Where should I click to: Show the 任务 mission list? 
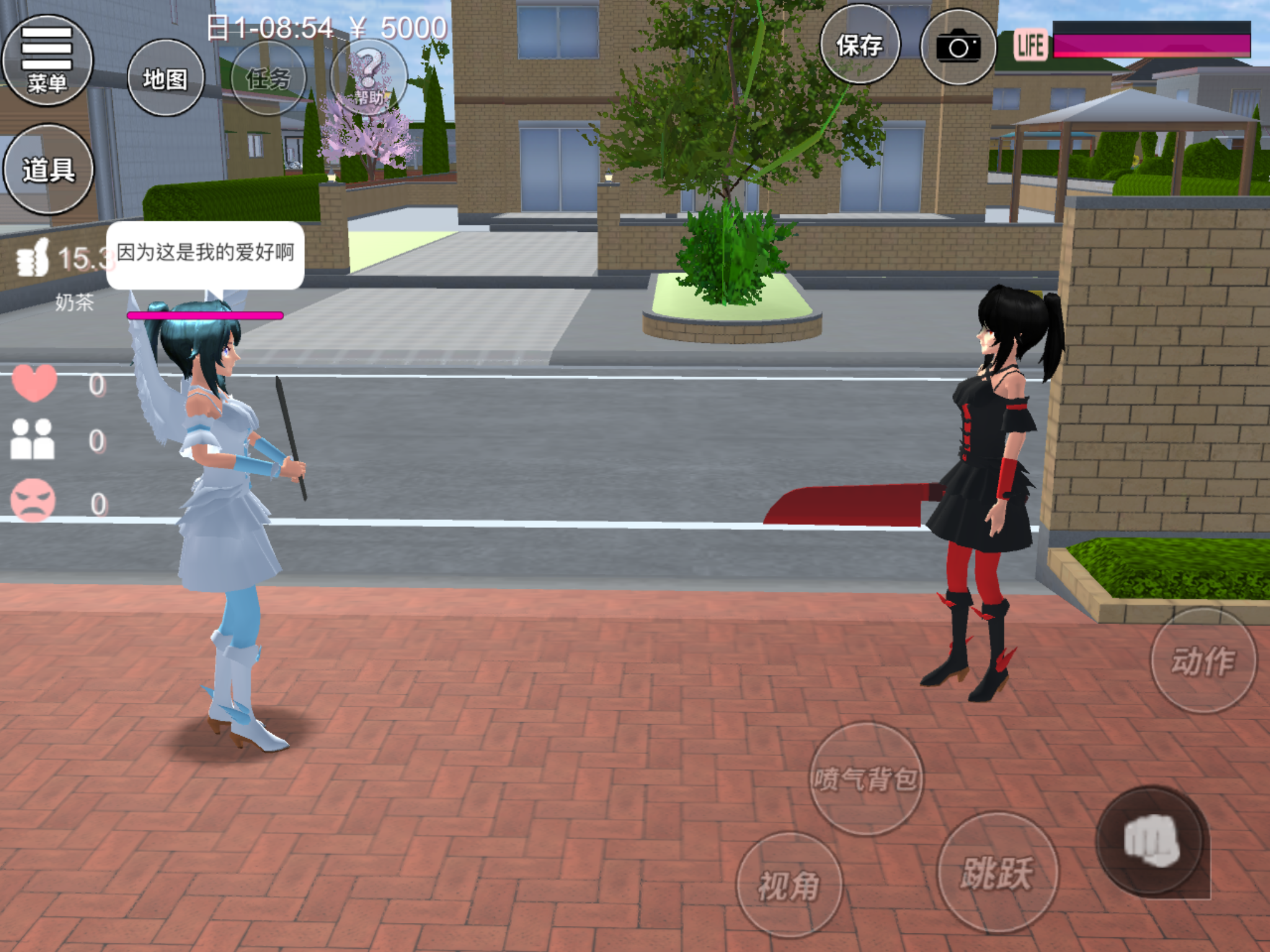(x=268, y=78)
